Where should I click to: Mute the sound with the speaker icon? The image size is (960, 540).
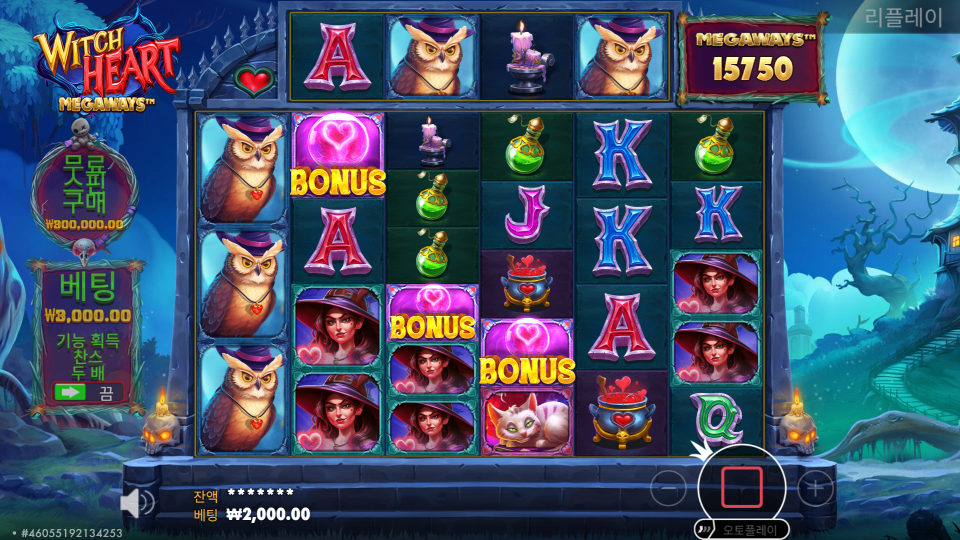tap(136, 502)
